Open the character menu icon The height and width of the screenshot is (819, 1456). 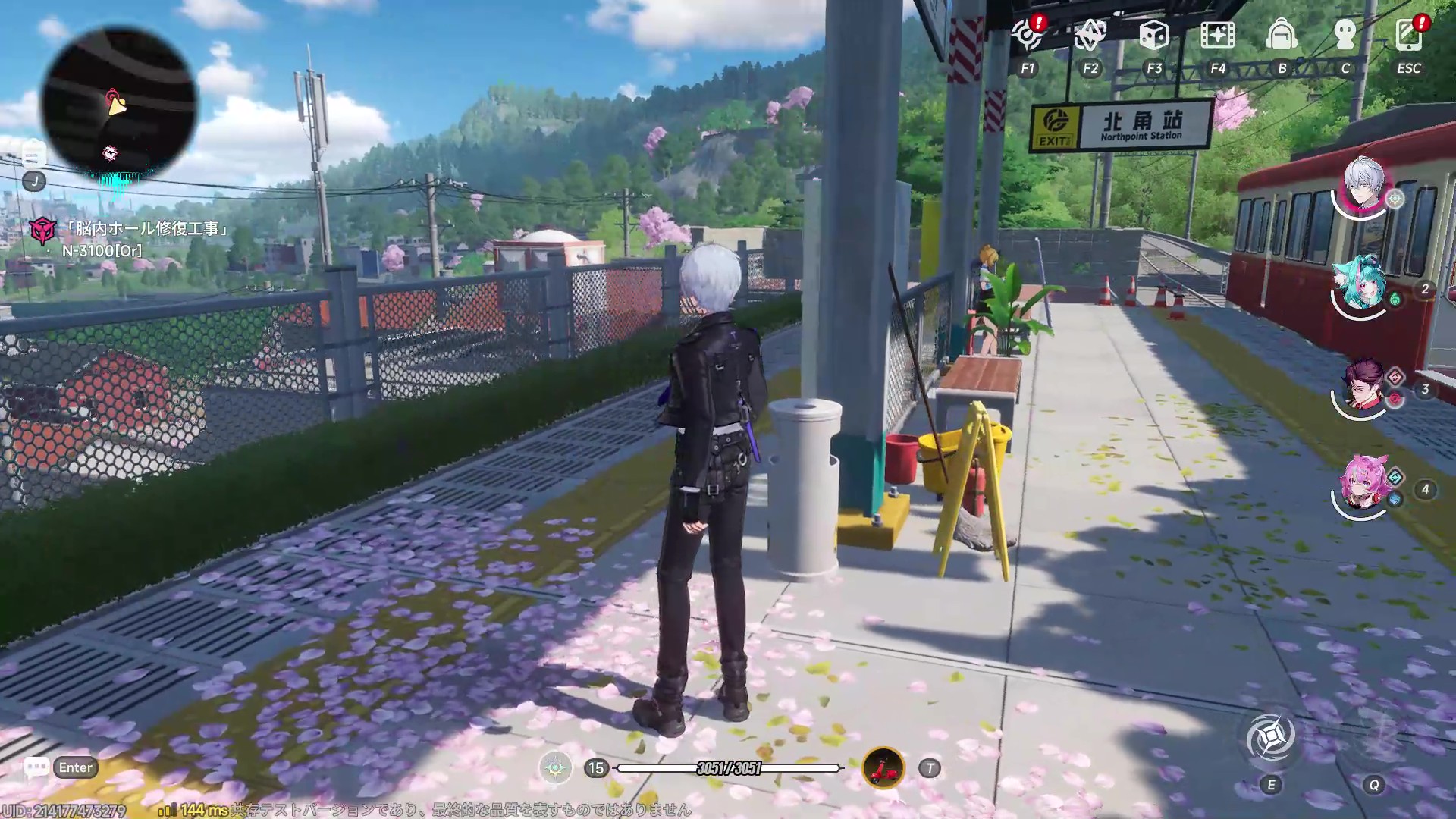[1345, 35]
